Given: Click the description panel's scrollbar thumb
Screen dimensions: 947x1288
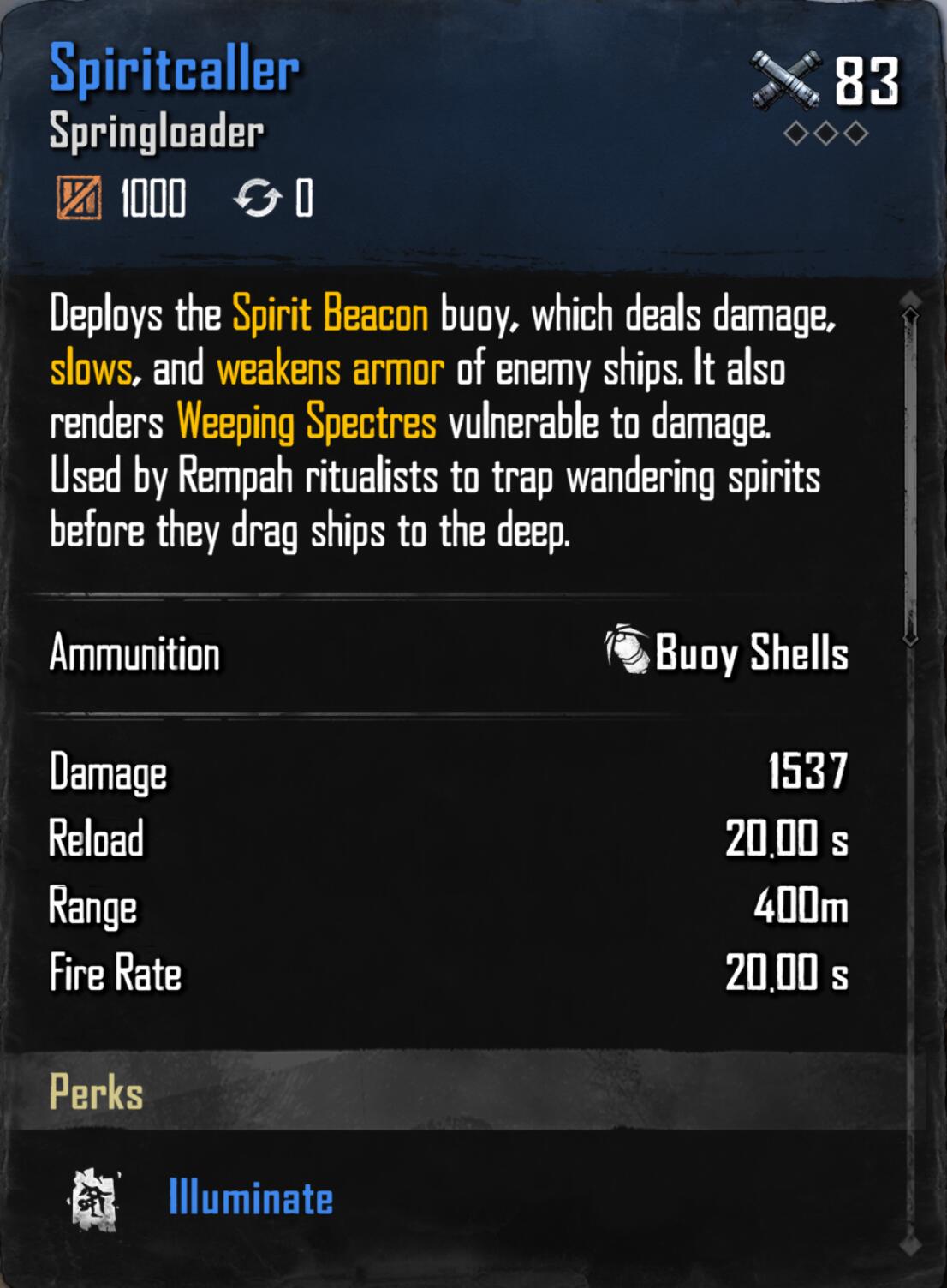Looking at the screenshot, I should (910, 475).
